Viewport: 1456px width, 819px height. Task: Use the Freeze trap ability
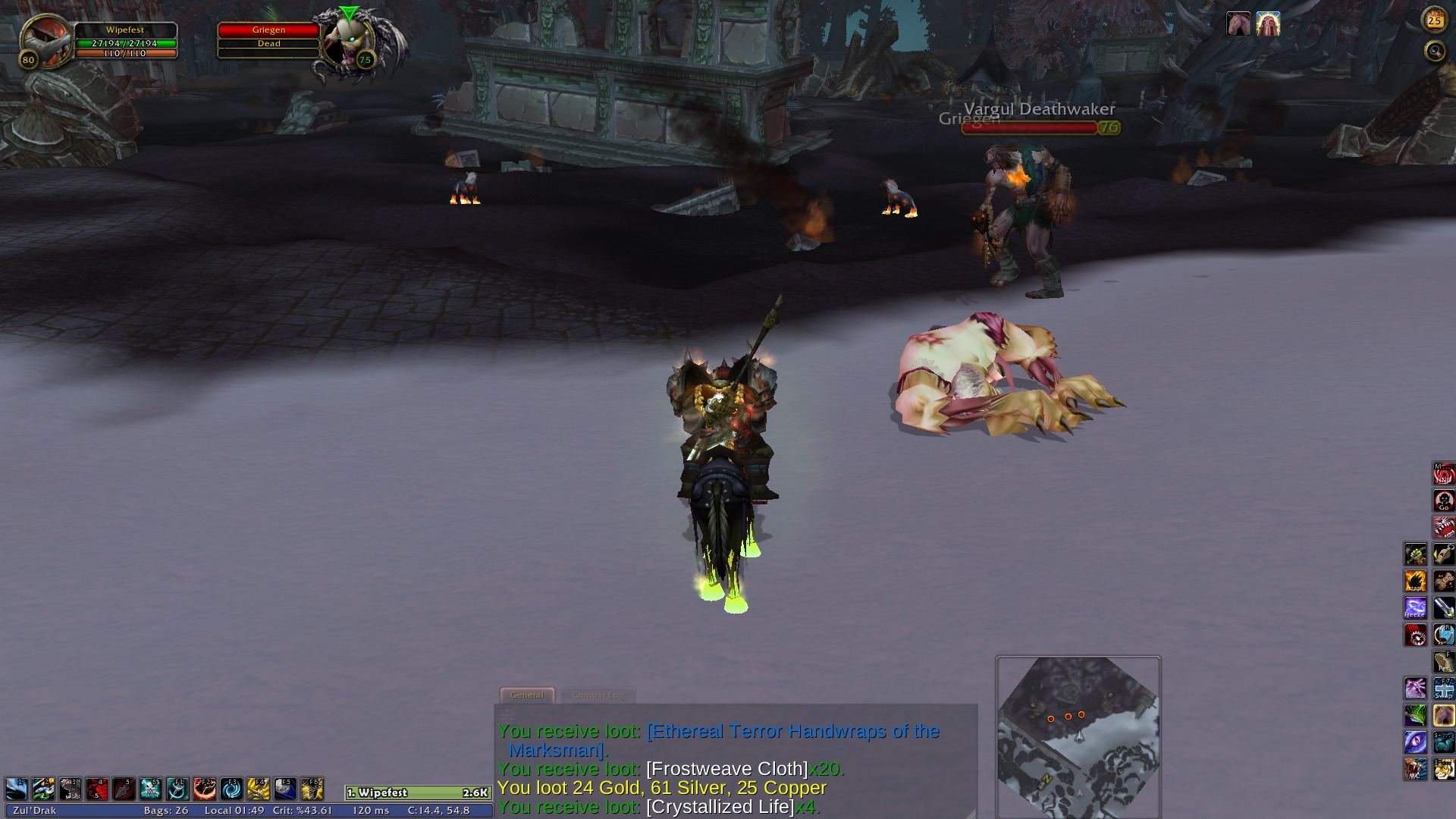pyautogui.click(x=1415, y=608)
